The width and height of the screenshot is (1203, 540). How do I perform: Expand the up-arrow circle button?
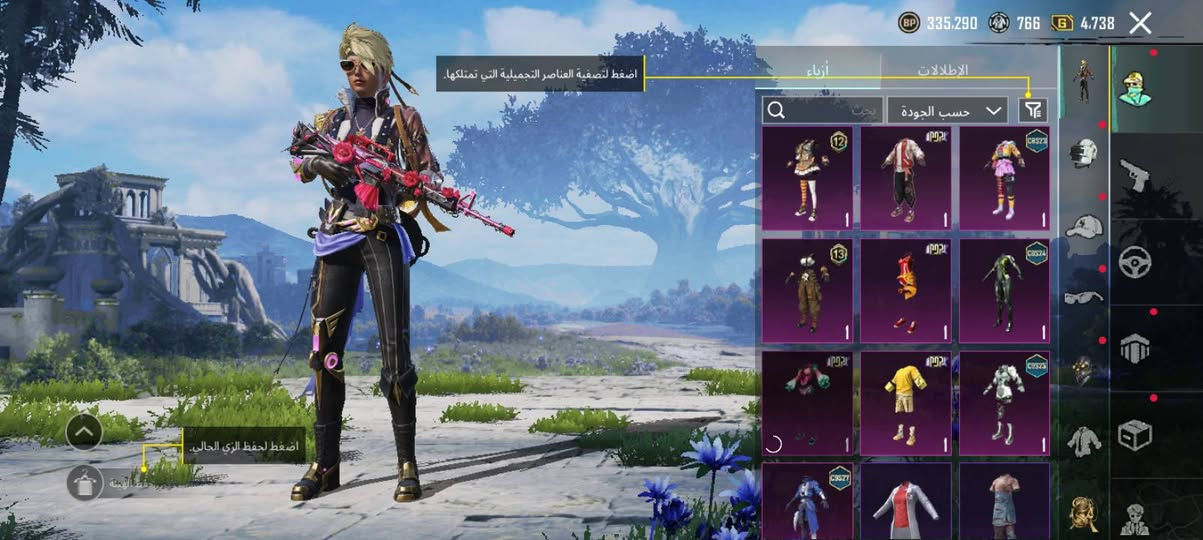point(84,431)
